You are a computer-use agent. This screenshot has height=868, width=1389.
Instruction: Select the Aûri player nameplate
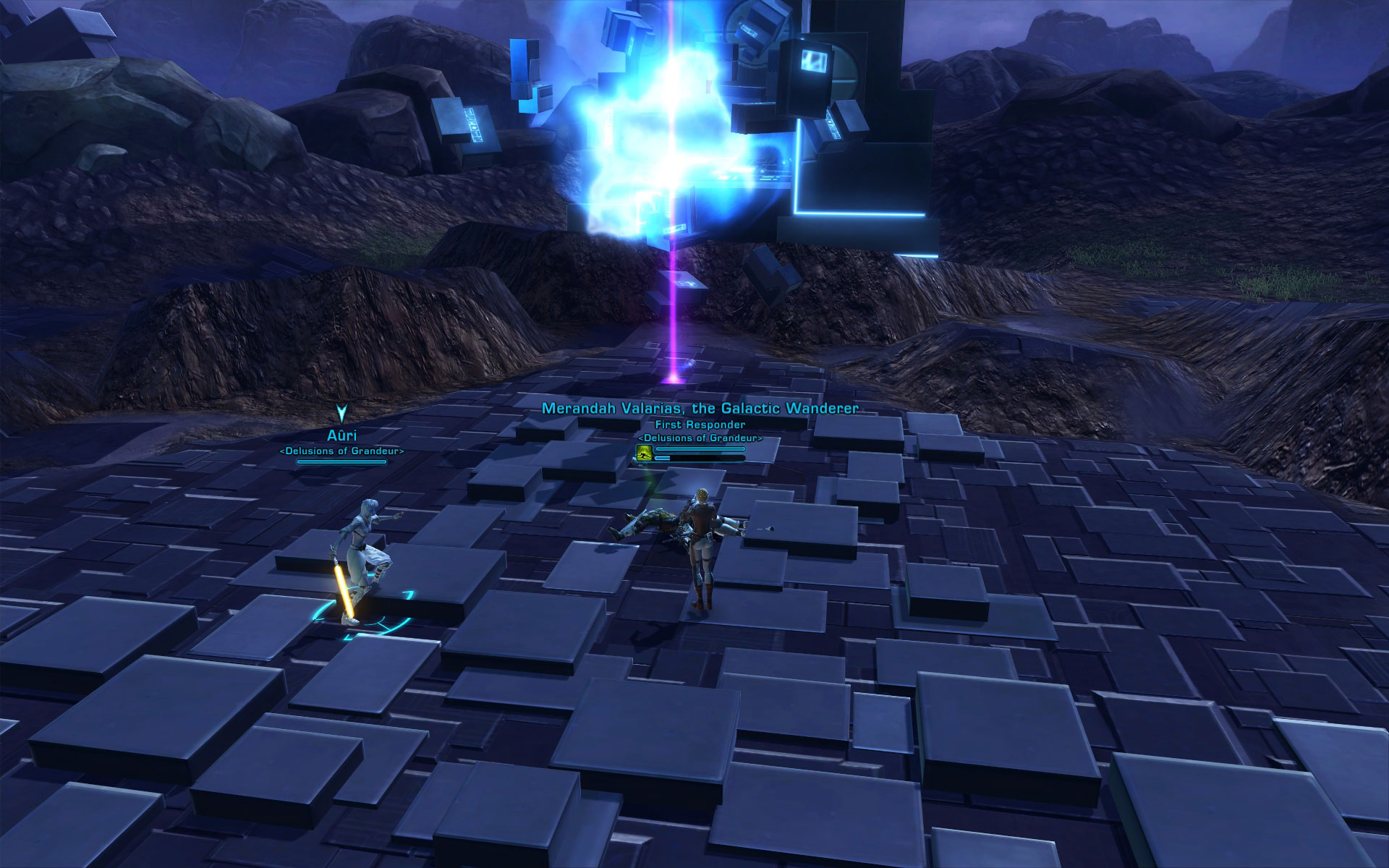coord(342,435)
